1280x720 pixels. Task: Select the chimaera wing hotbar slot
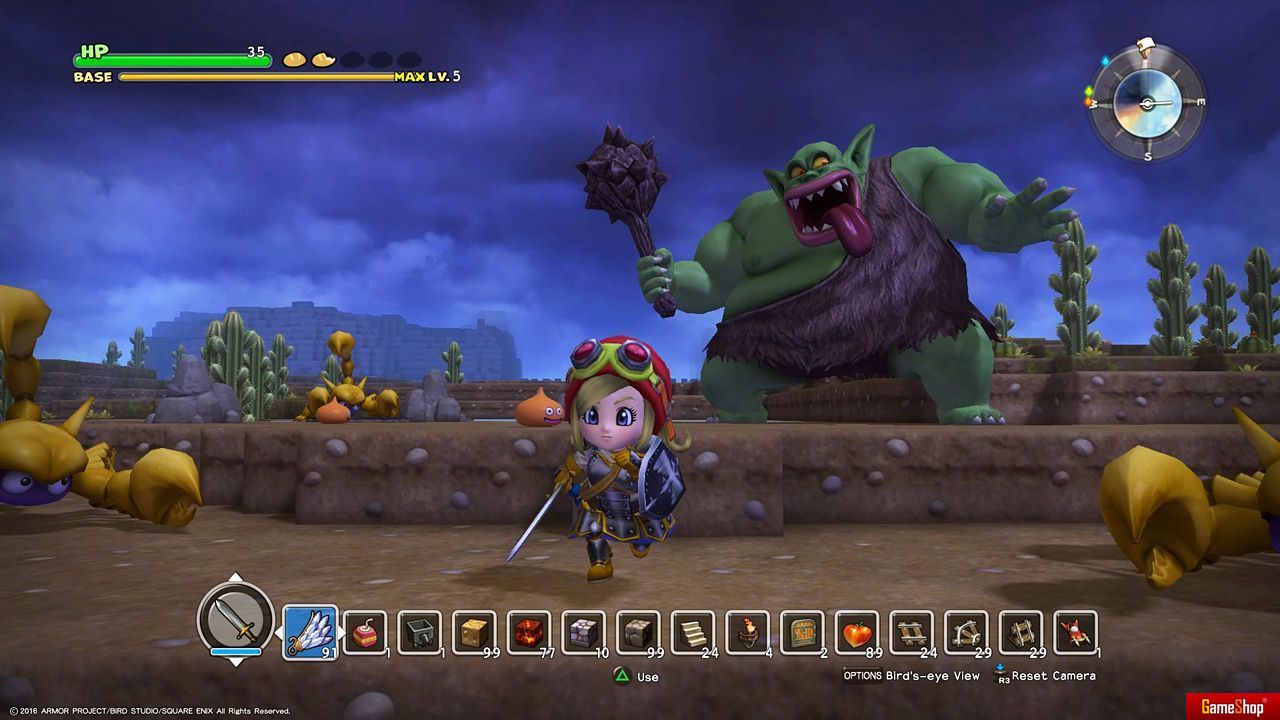[310, 632]
